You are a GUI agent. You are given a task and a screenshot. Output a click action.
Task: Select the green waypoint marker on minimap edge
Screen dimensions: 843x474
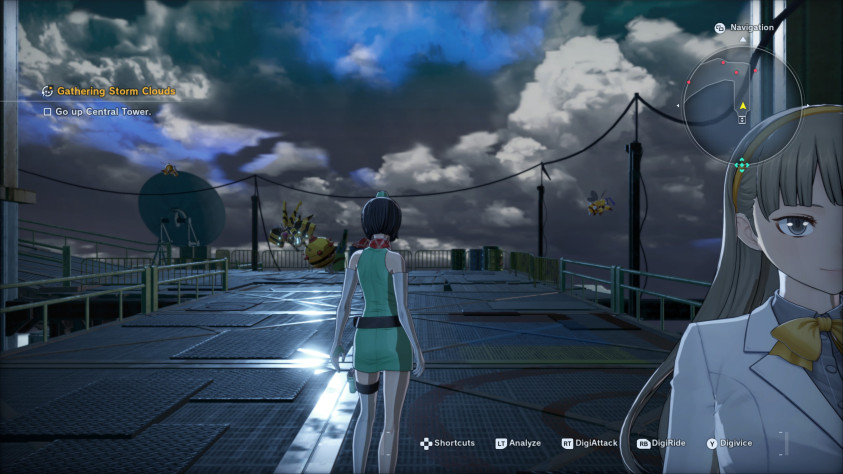tap(741, 165)
